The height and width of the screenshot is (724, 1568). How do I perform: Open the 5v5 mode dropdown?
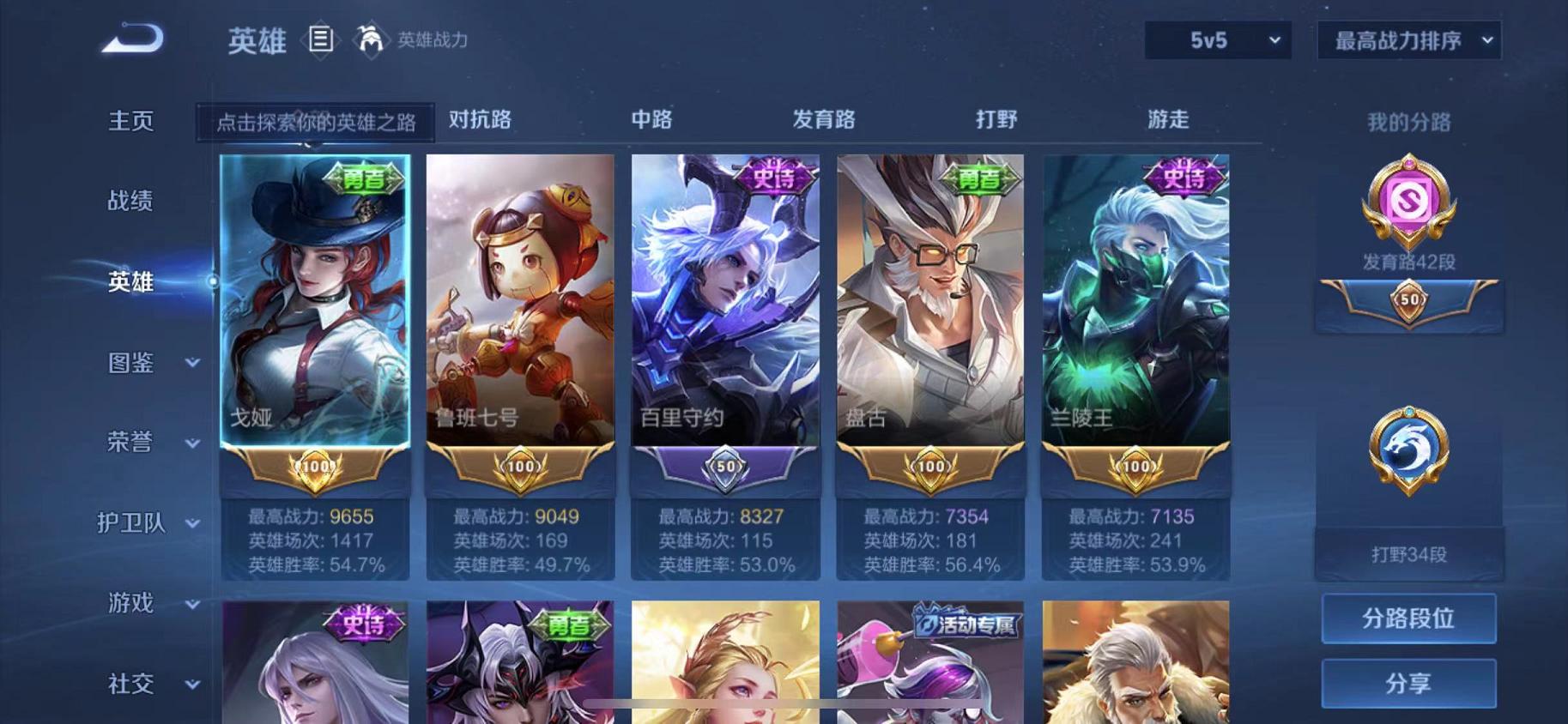coord(1216,40)
